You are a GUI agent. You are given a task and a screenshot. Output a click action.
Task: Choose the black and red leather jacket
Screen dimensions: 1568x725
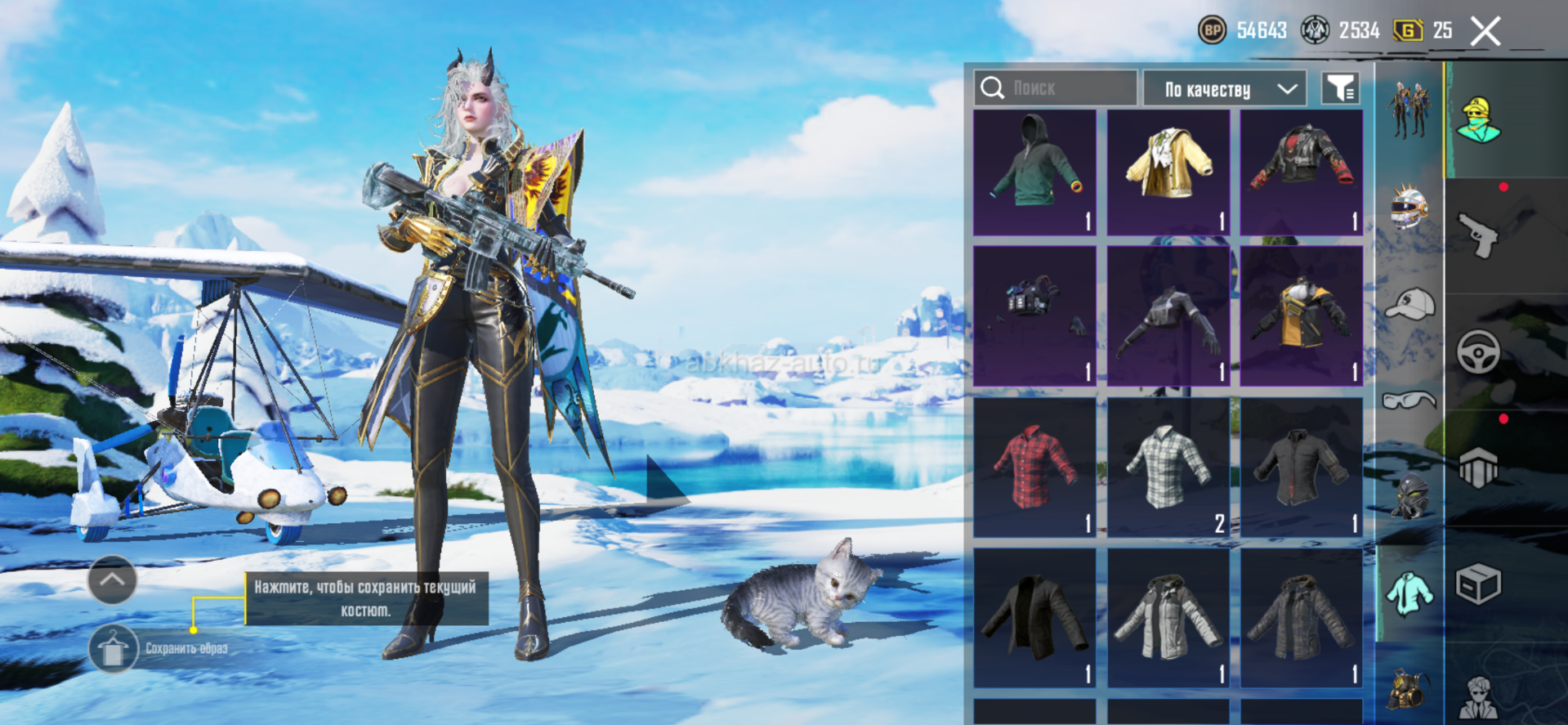(1301, 172)
